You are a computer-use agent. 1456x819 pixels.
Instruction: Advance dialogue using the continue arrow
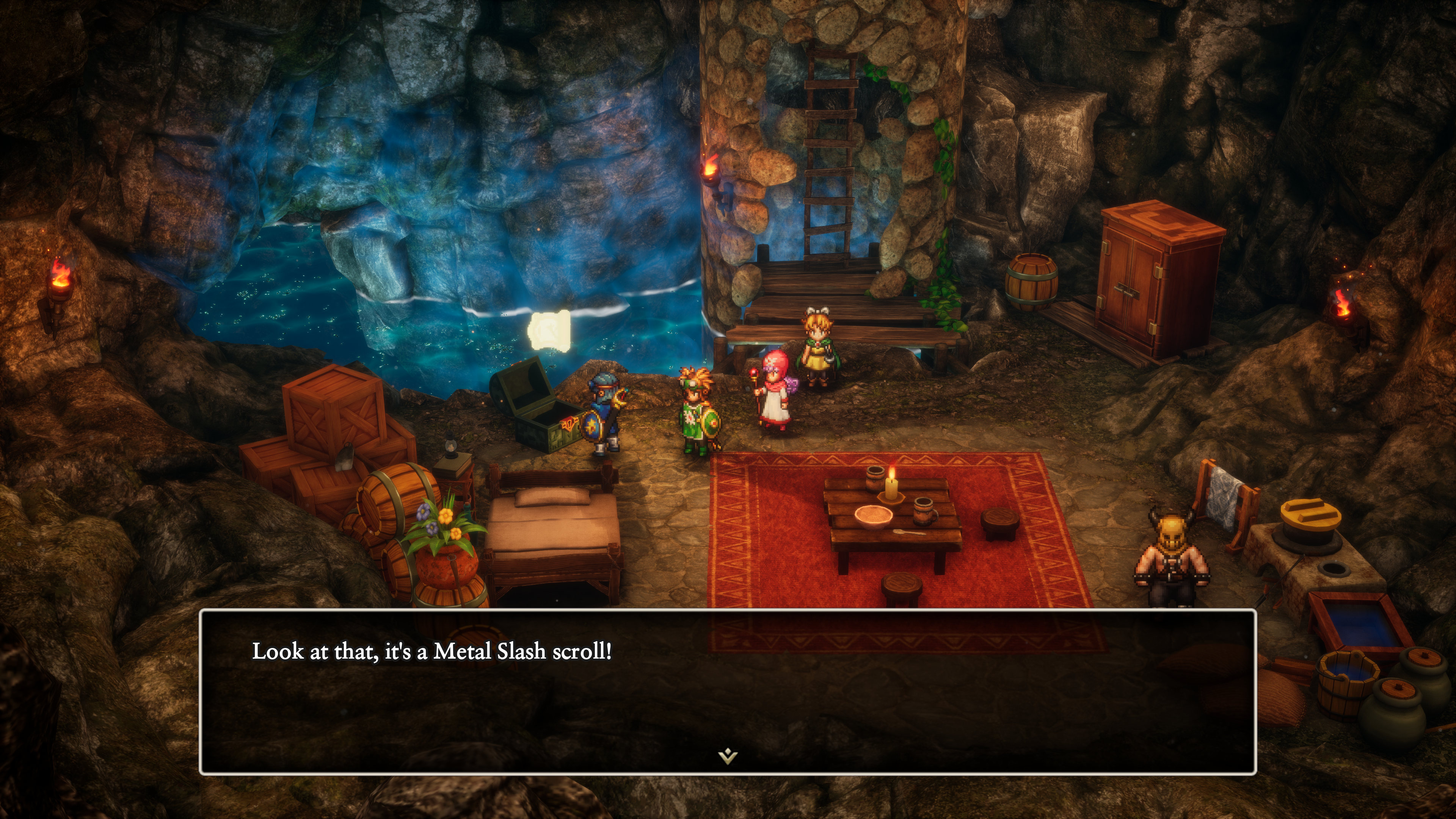click(728, 755)
